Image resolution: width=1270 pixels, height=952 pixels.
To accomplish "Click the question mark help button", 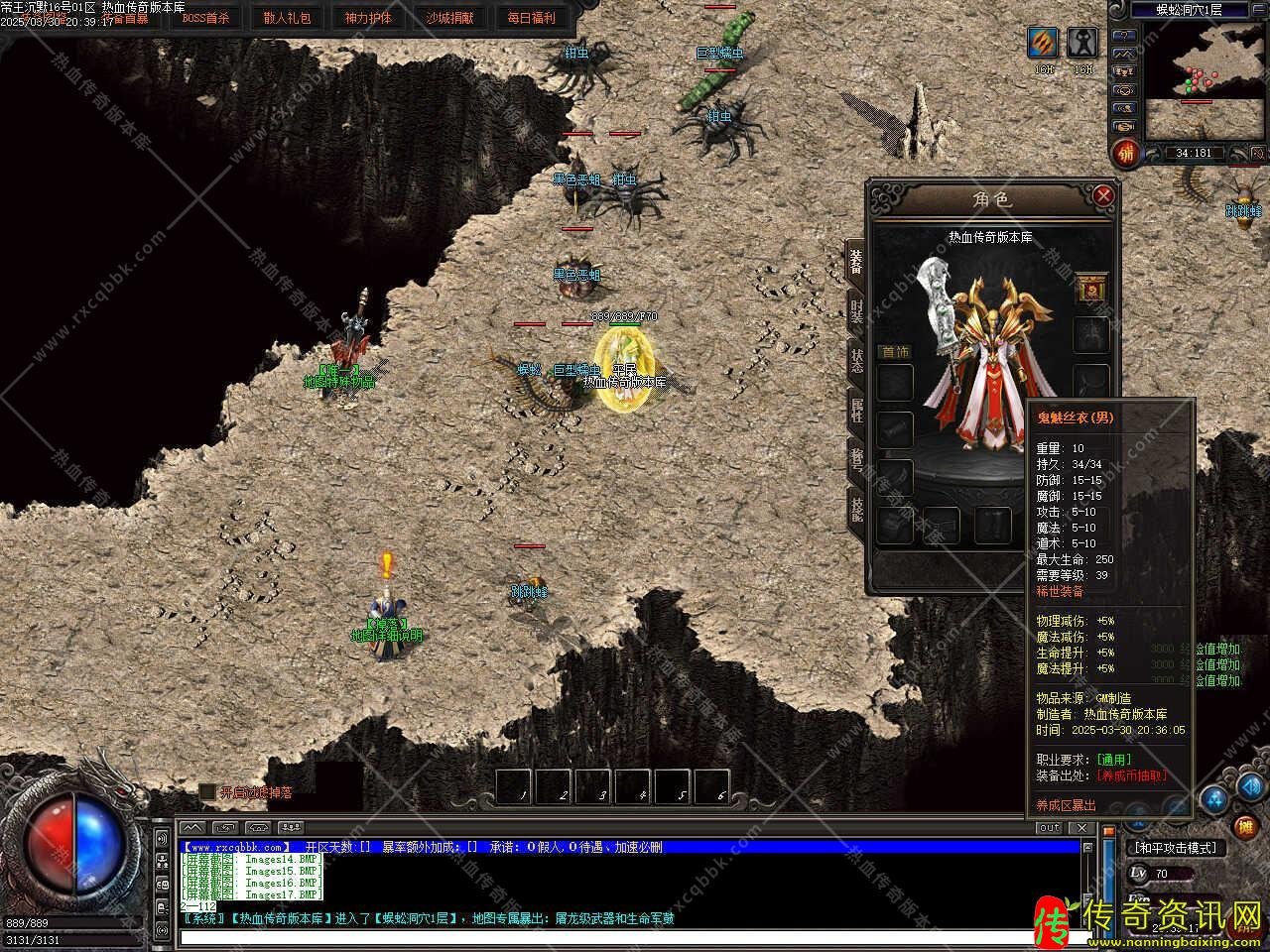I will (1123, 34).
